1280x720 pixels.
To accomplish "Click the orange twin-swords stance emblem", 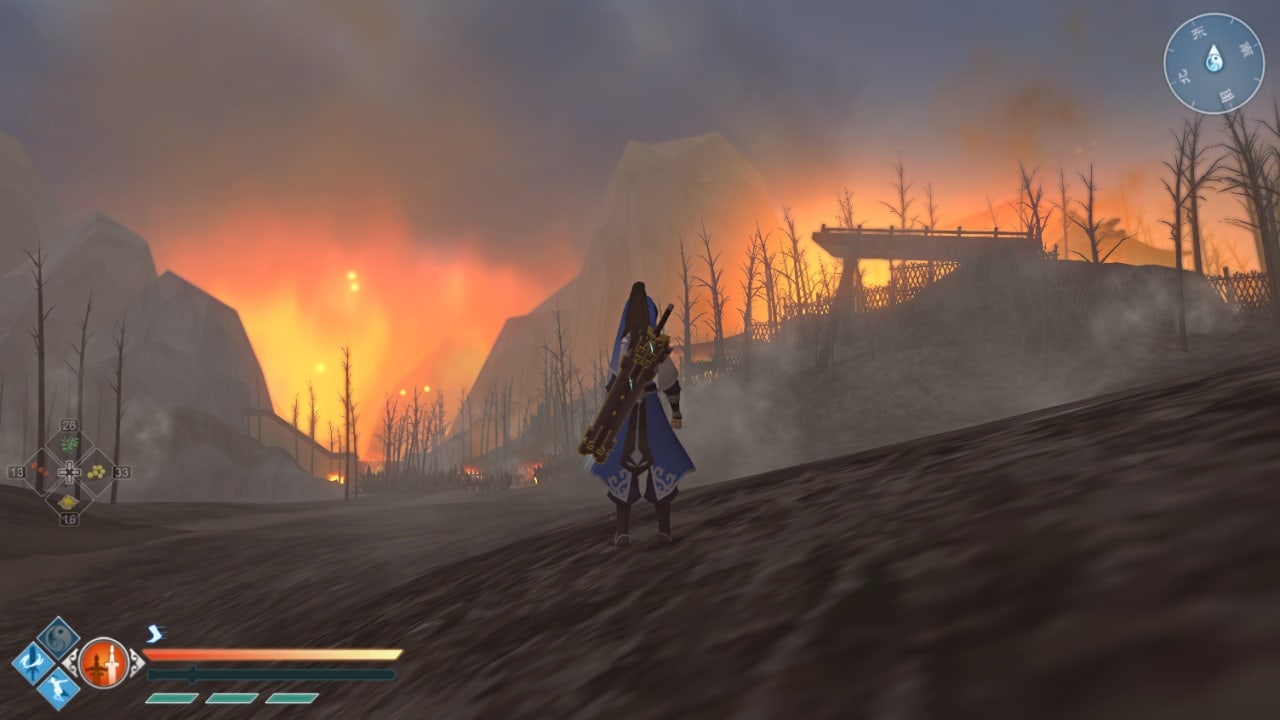I will pos(104,663).
